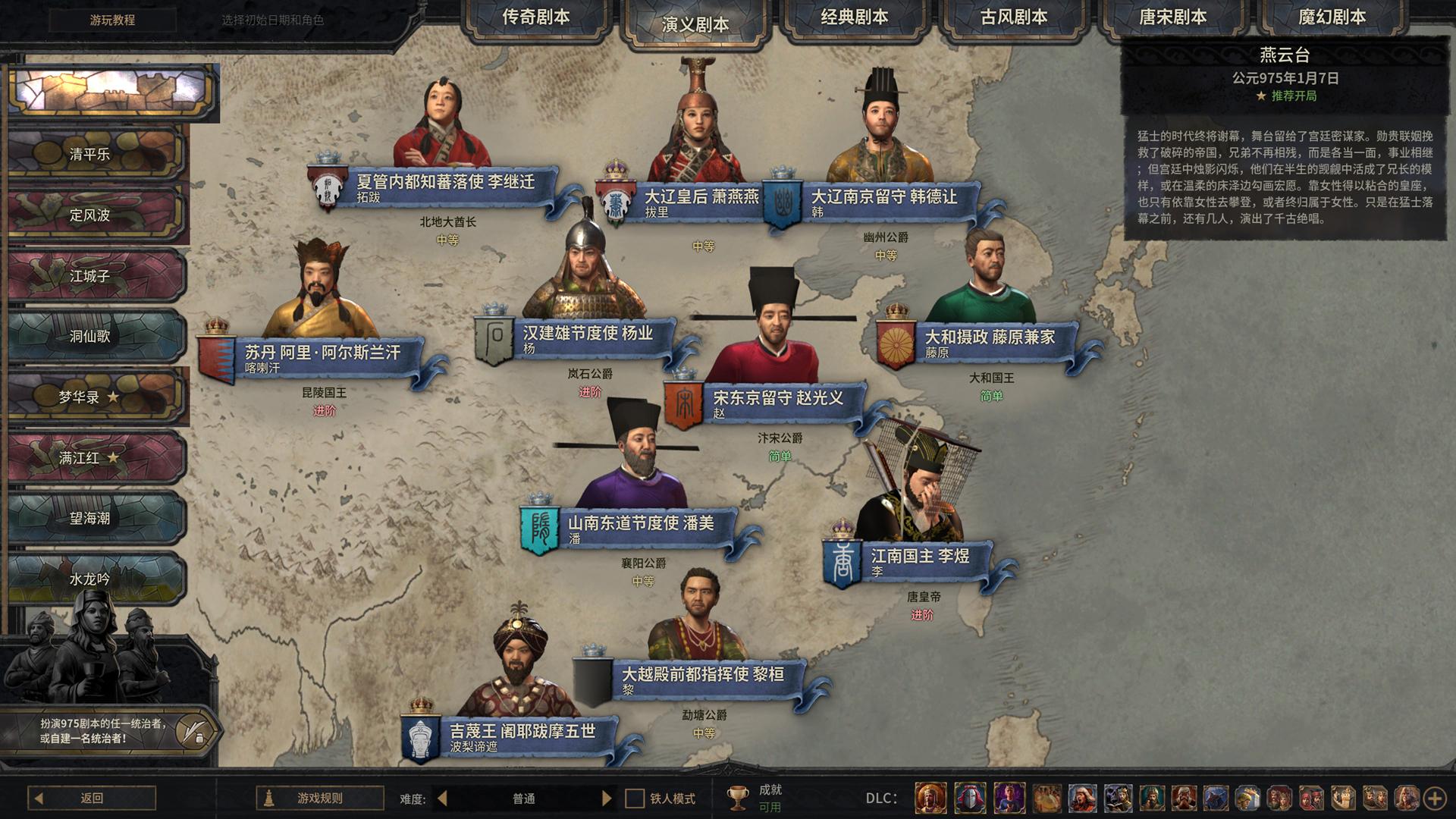
Task: Pick 江南国主 李煜 as ruler
Action: coord(919,557)
